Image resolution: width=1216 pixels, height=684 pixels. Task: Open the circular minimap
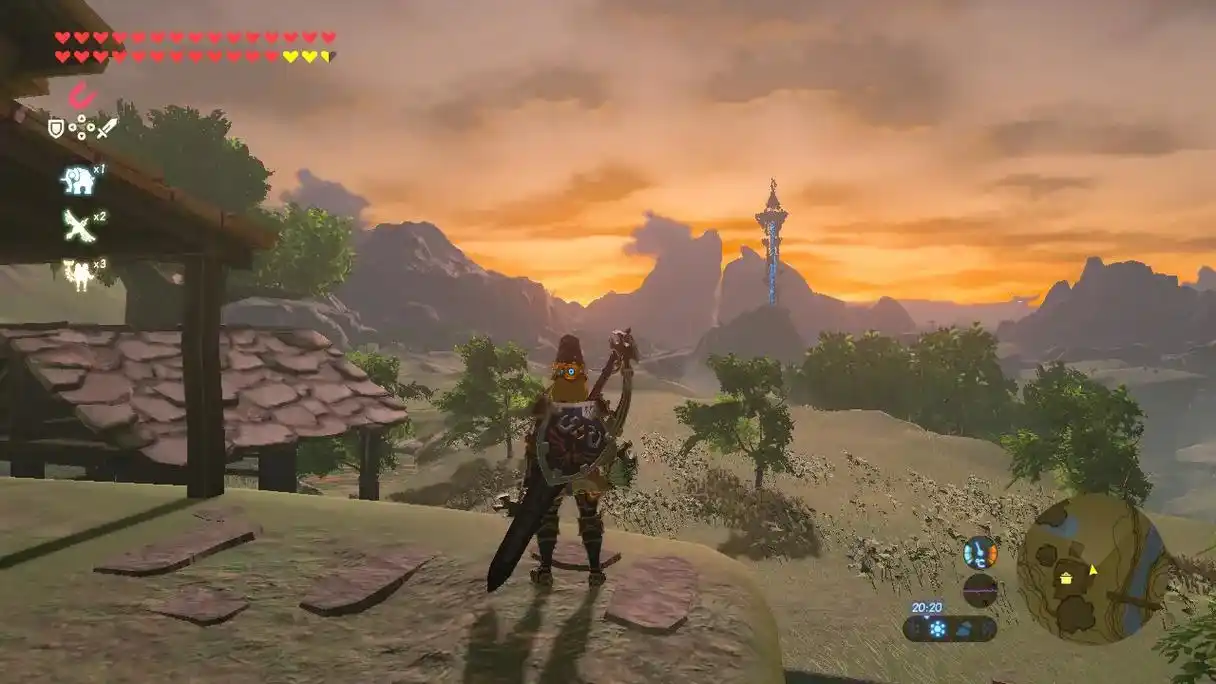tap(1092, 570)
